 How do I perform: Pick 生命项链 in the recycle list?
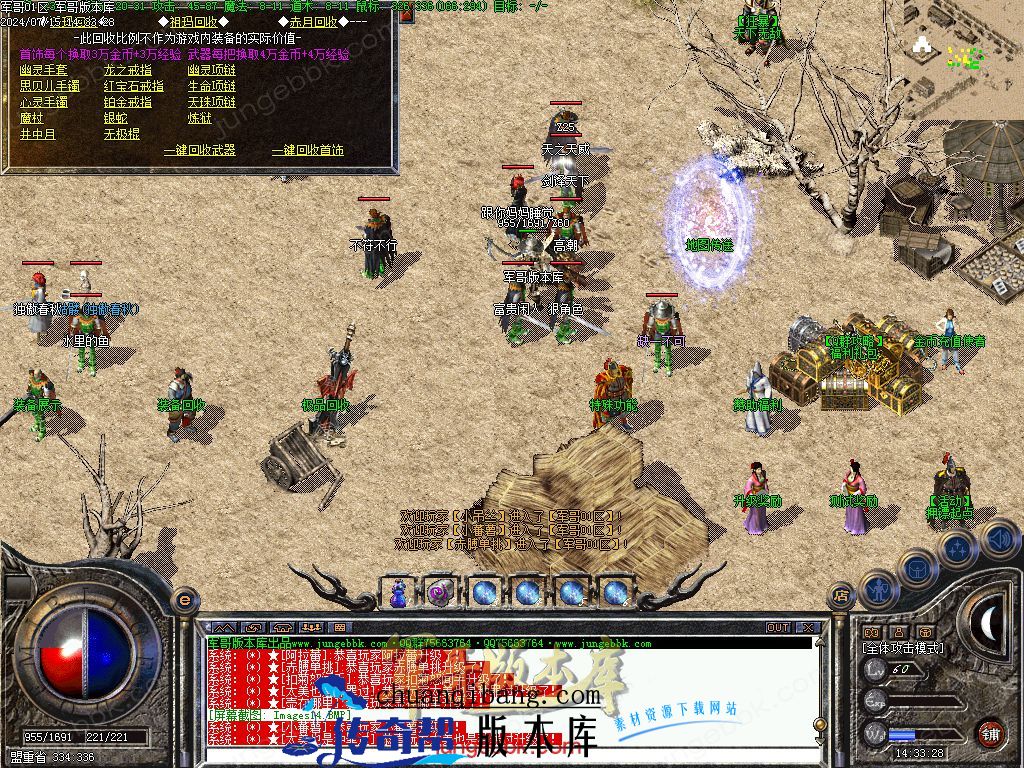212,86
